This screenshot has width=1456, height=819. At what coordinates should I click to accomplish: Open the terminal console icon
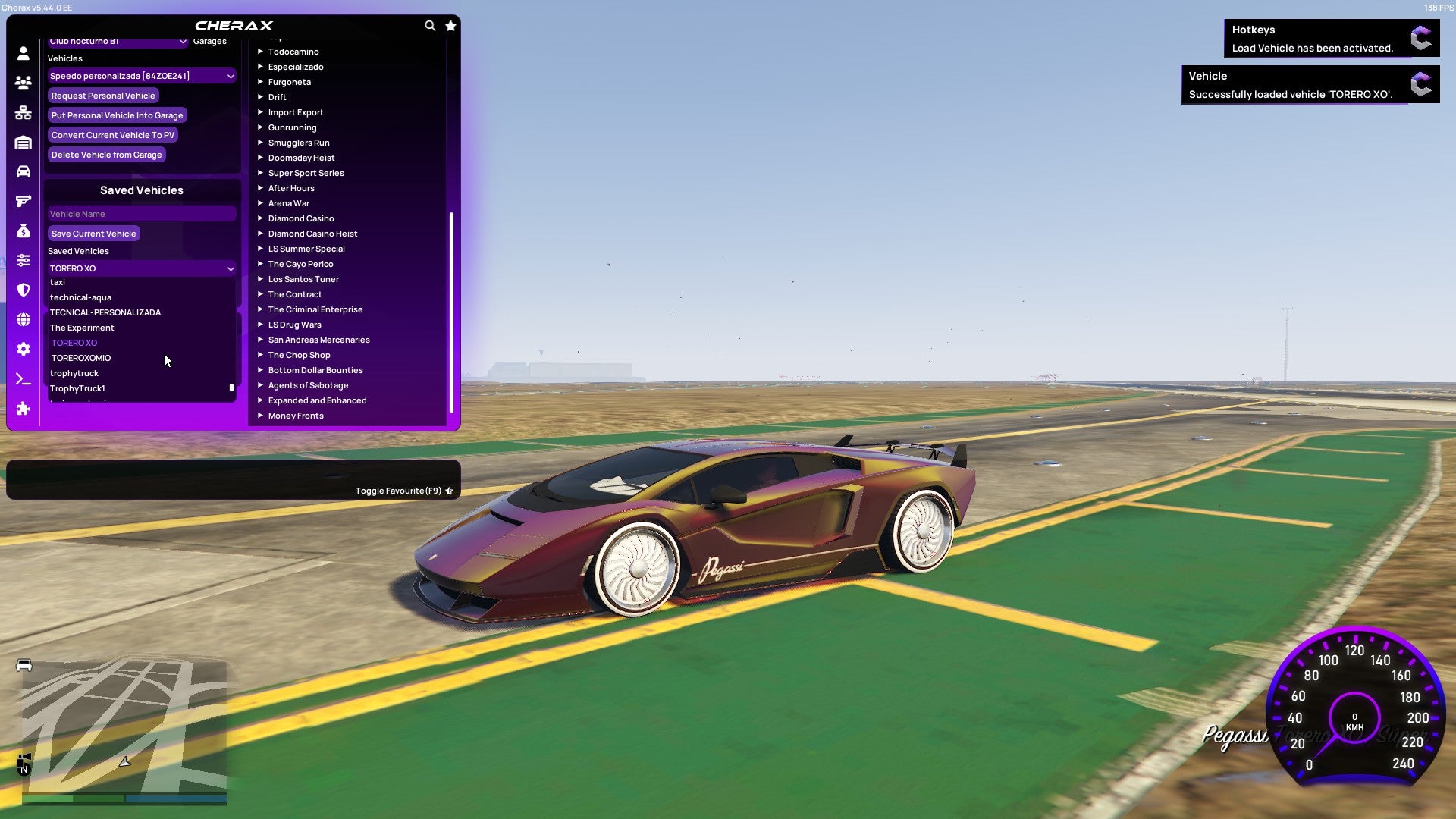[x=23, y=379]
